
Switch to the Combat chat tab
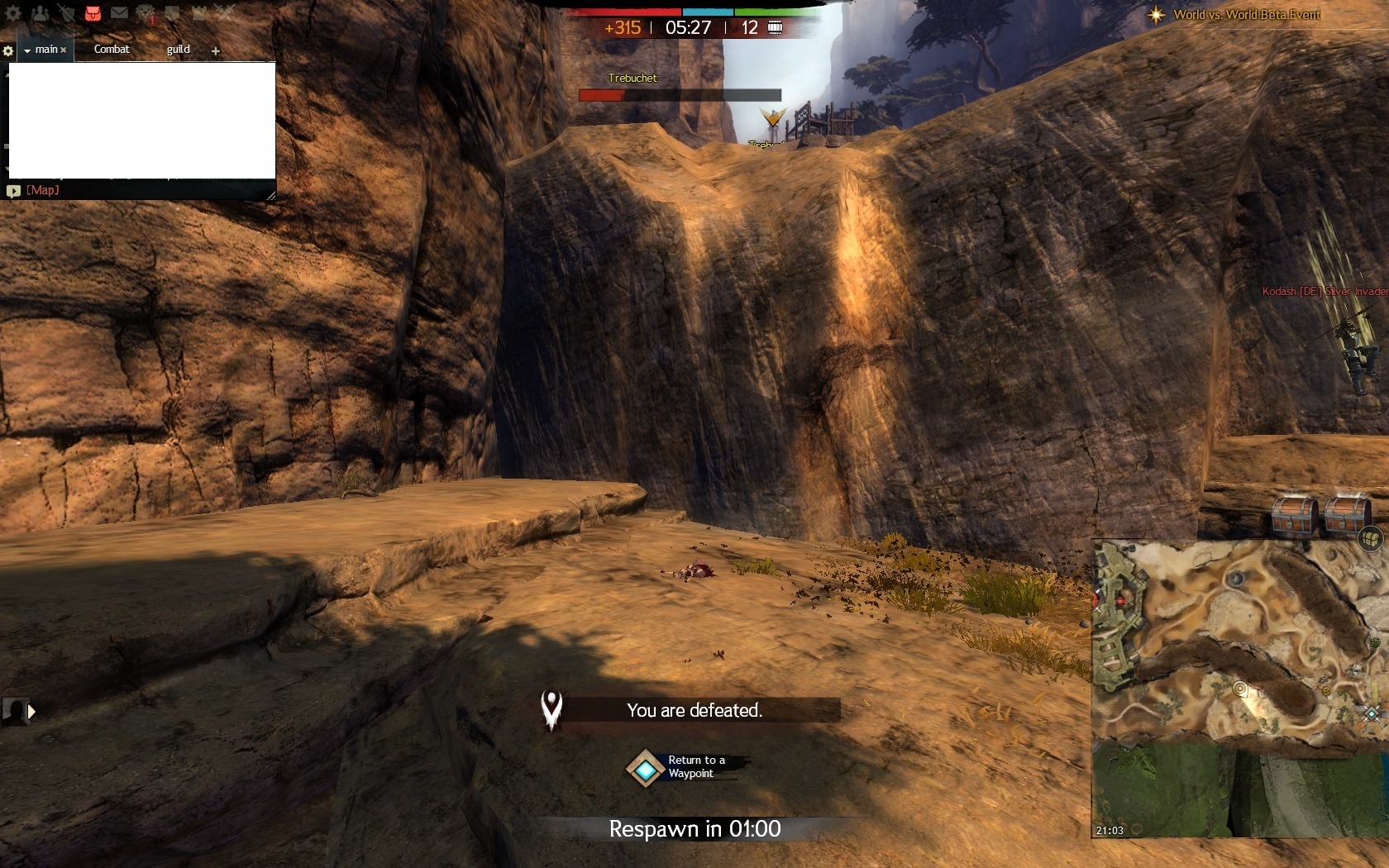coord(112,50)
